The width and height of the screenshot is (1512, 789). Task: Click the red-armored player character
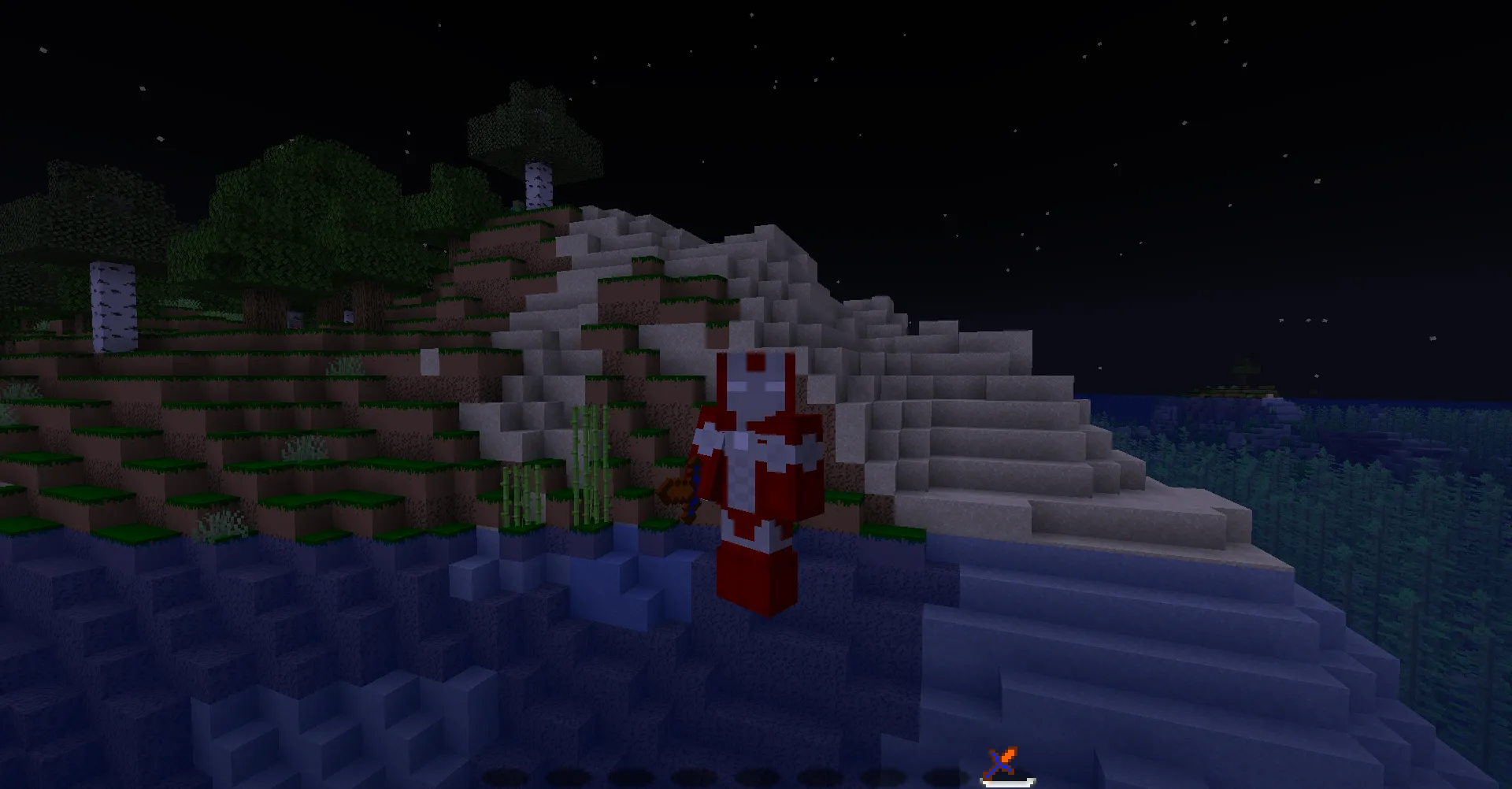(754, 472)
